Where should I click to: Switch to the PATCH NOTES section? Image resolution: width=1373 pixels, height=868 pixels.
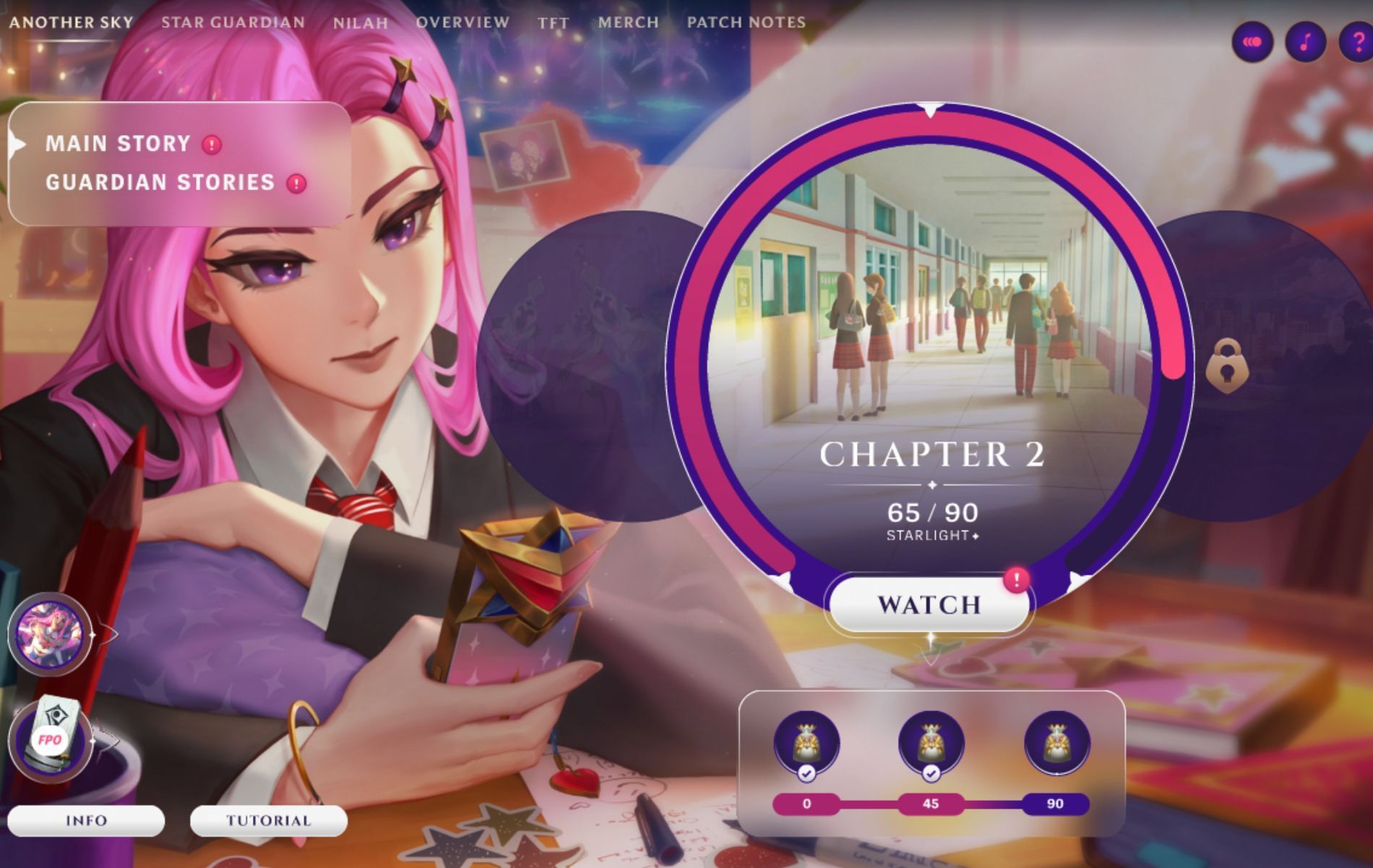[x=745, y=22]
